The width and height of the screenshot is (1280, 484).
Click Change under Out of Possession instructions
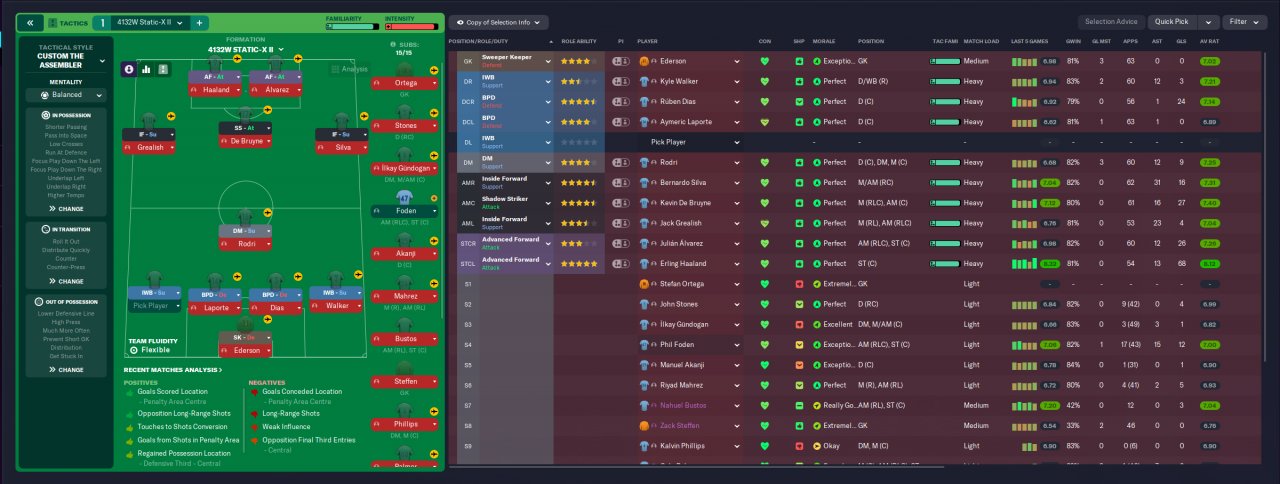[68, 370]
